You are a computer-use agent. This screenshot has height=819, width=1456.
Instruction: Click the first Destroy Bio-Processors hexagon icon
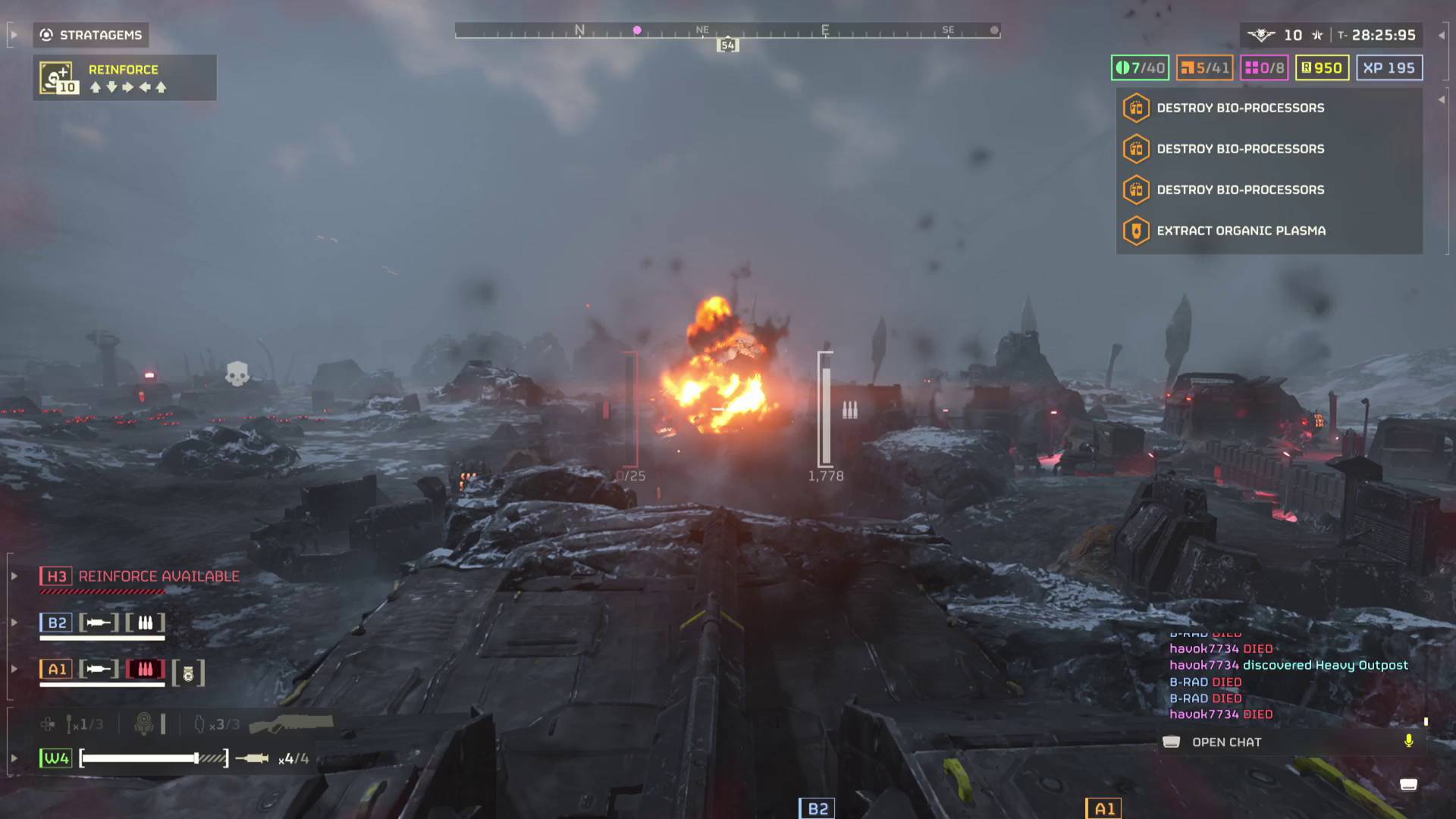click(x=1136, y=108)
